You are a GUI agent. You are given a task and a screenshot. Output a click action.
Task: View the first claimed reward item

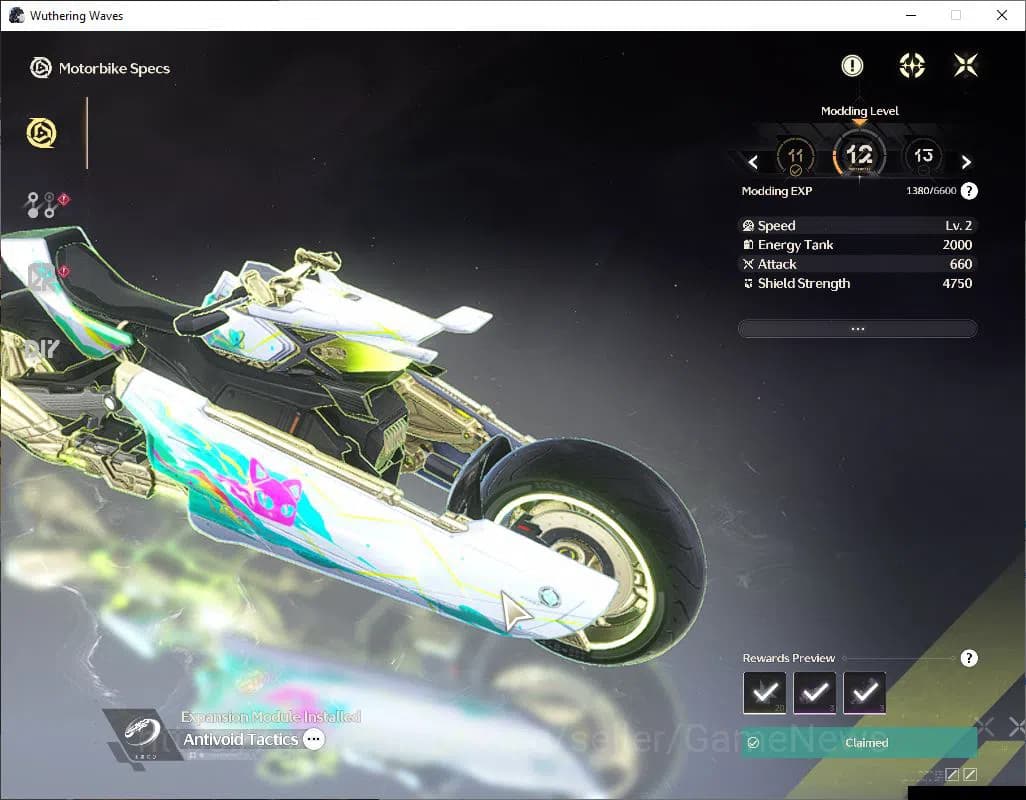pos(765,692)
